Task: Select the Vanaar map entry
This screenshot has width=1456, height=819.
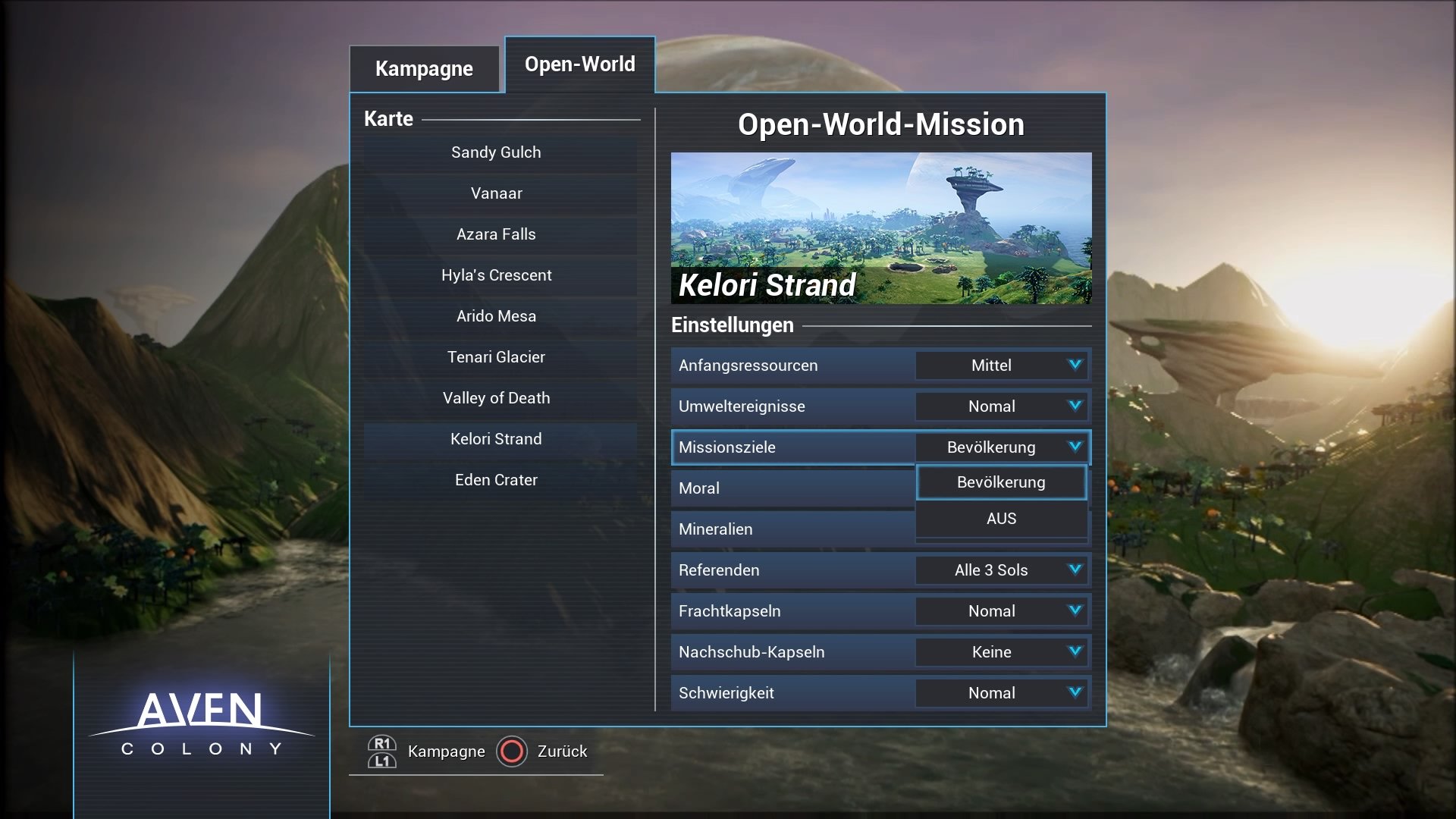Action: 497,193
